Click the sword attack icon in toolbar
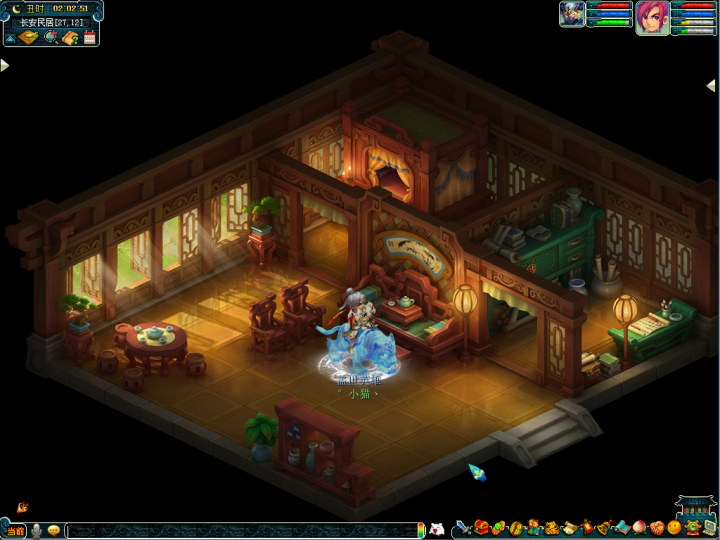Viewport: 720px width, 540px height. coord(462,527)
